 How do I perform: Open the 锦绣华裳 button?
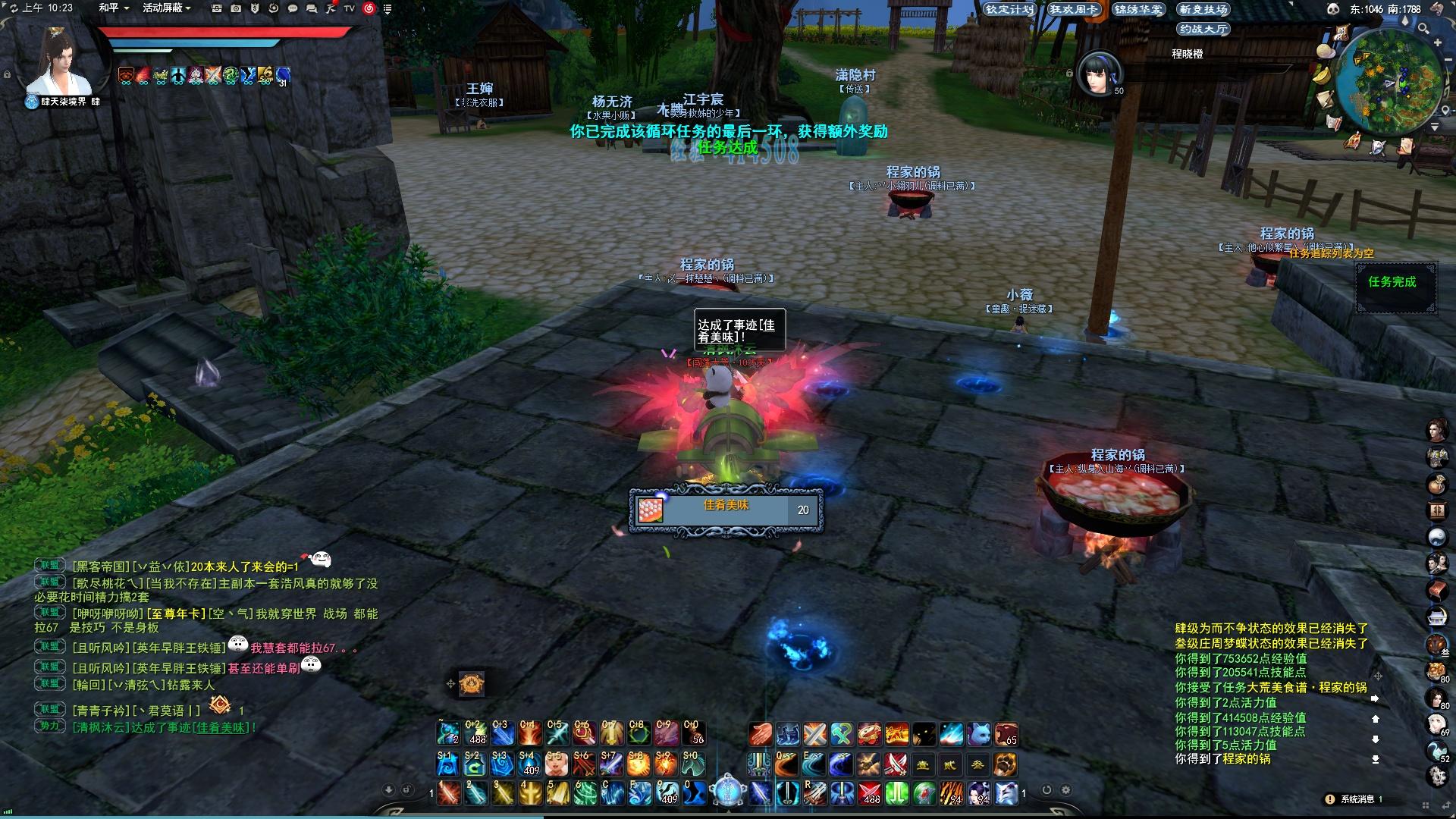coord(1138,9)
